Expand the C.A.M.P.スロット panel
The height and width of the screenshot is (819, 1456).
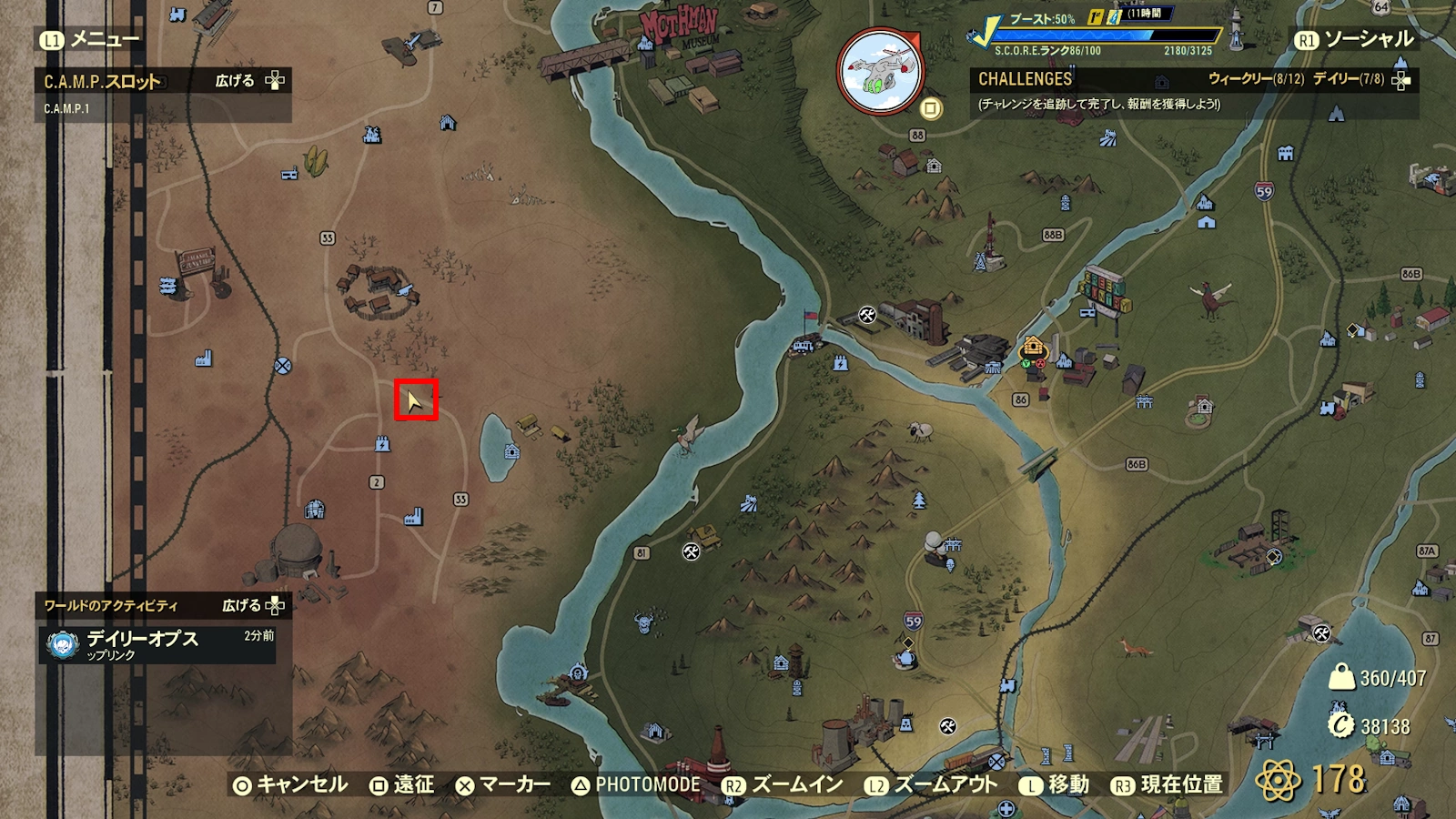pyautogui.click(x=249, y=81)
